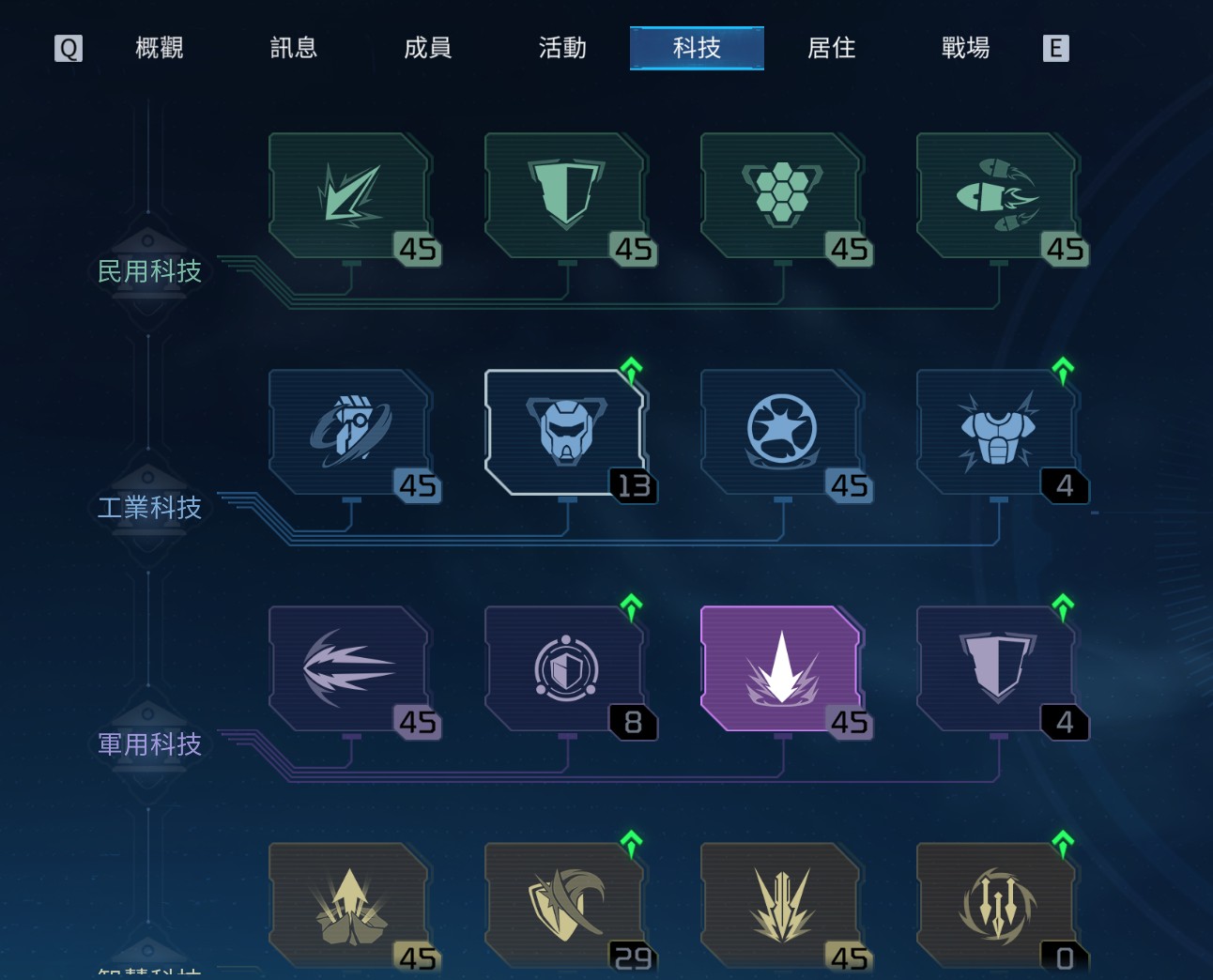Open the robot helmet tech node

coord(565,432)
